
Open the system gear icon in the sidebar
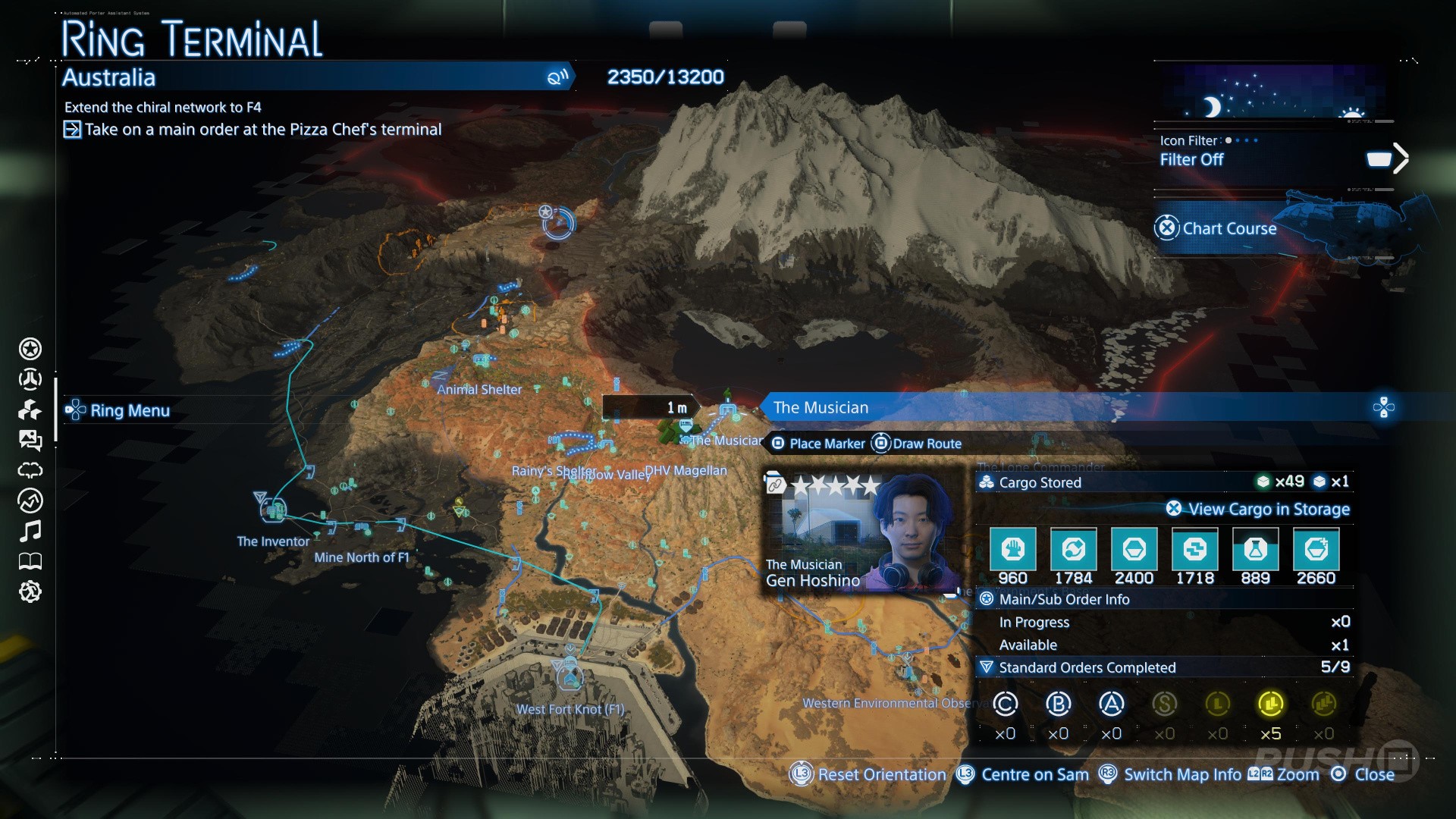click(30, 591)
